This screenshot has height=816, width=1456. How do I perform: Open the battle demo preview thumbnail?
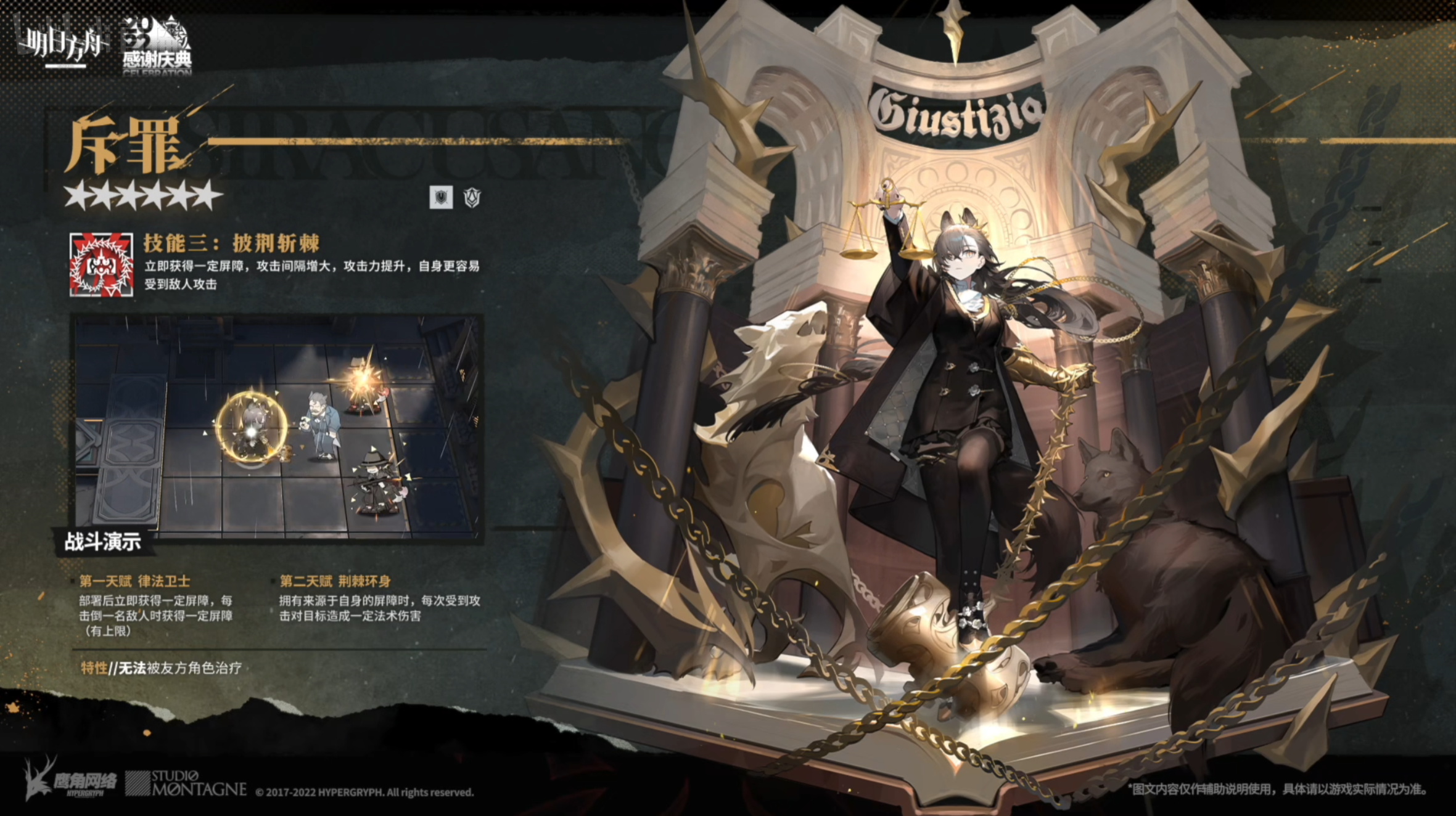click(x=278, y=427)
